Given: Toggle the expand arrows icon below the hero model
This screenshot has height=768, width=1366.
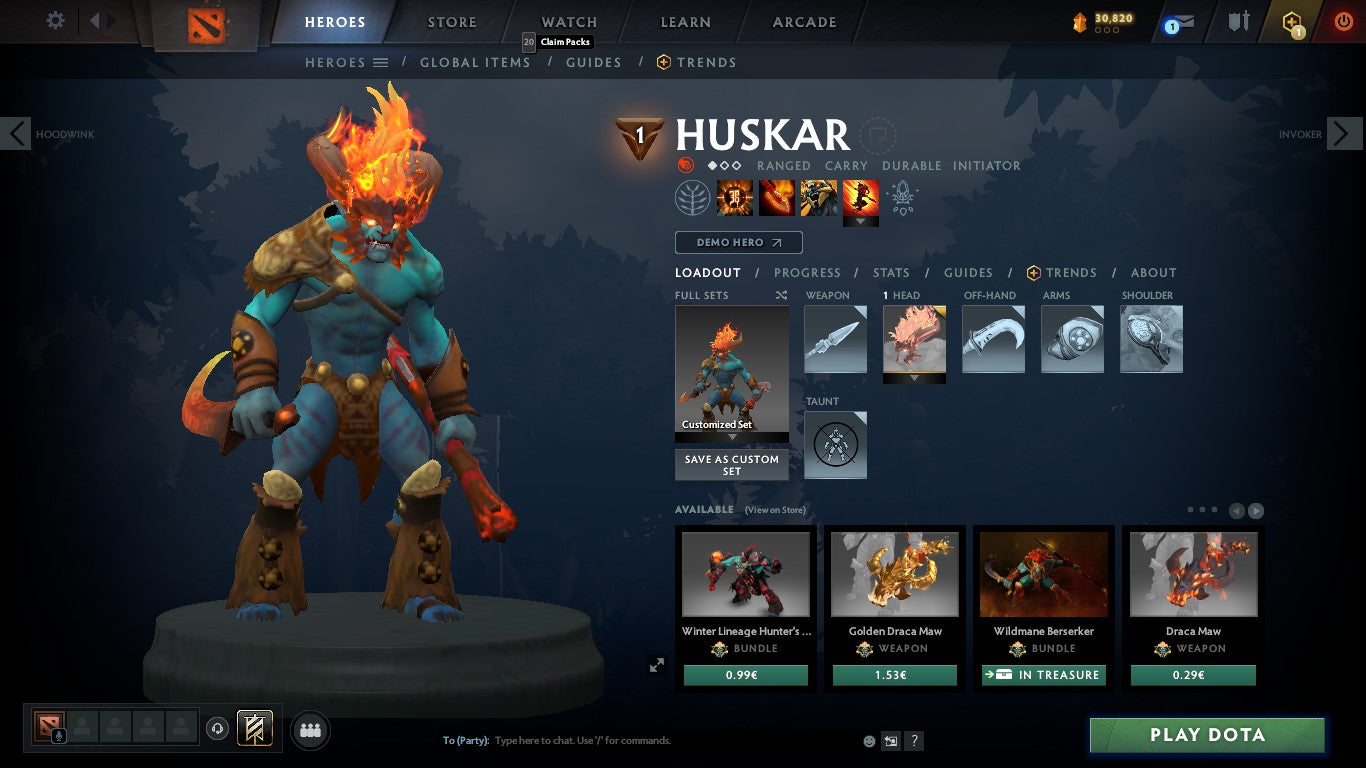Looking at the screenshot, I should pyautogui.click(x=657, y=664).
